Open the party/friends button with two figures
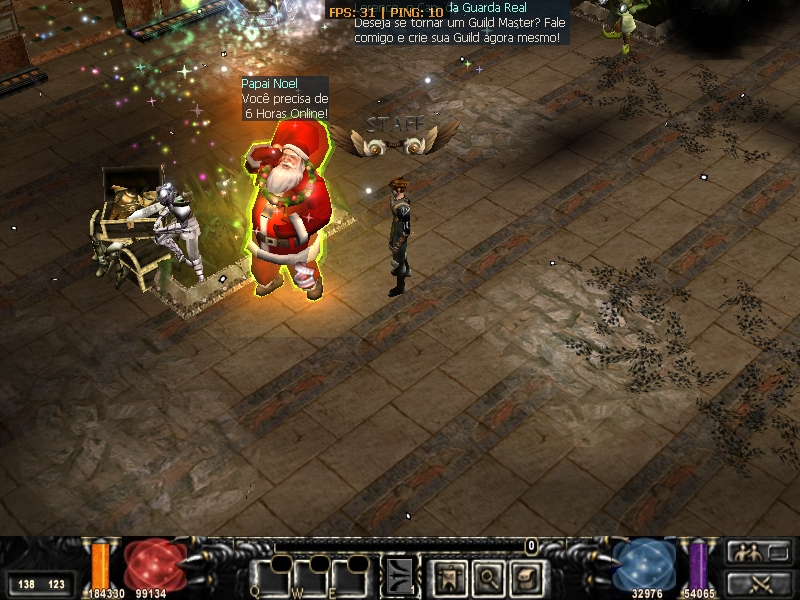Image resolution: width=800 pixels, height=600 pixels. [756, 551]
